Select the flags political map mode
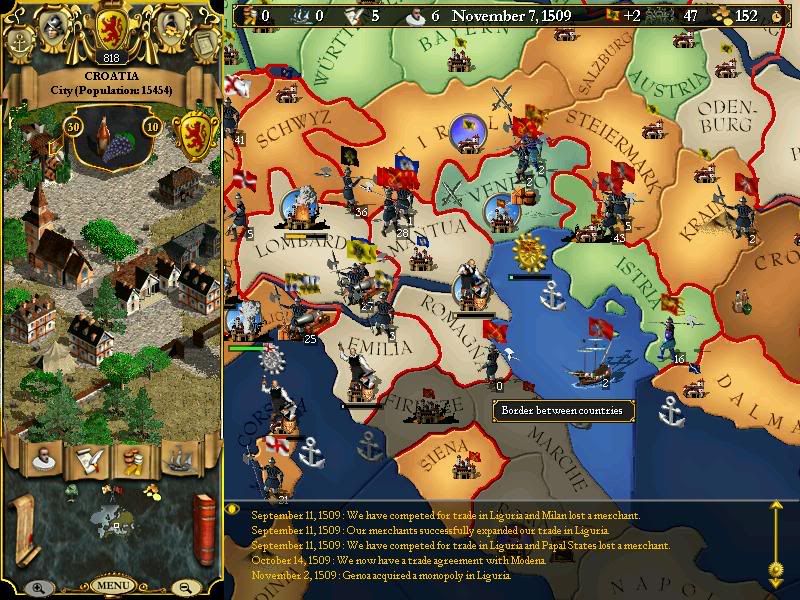This screenshot has width=800, height=600. click(112, 490)
